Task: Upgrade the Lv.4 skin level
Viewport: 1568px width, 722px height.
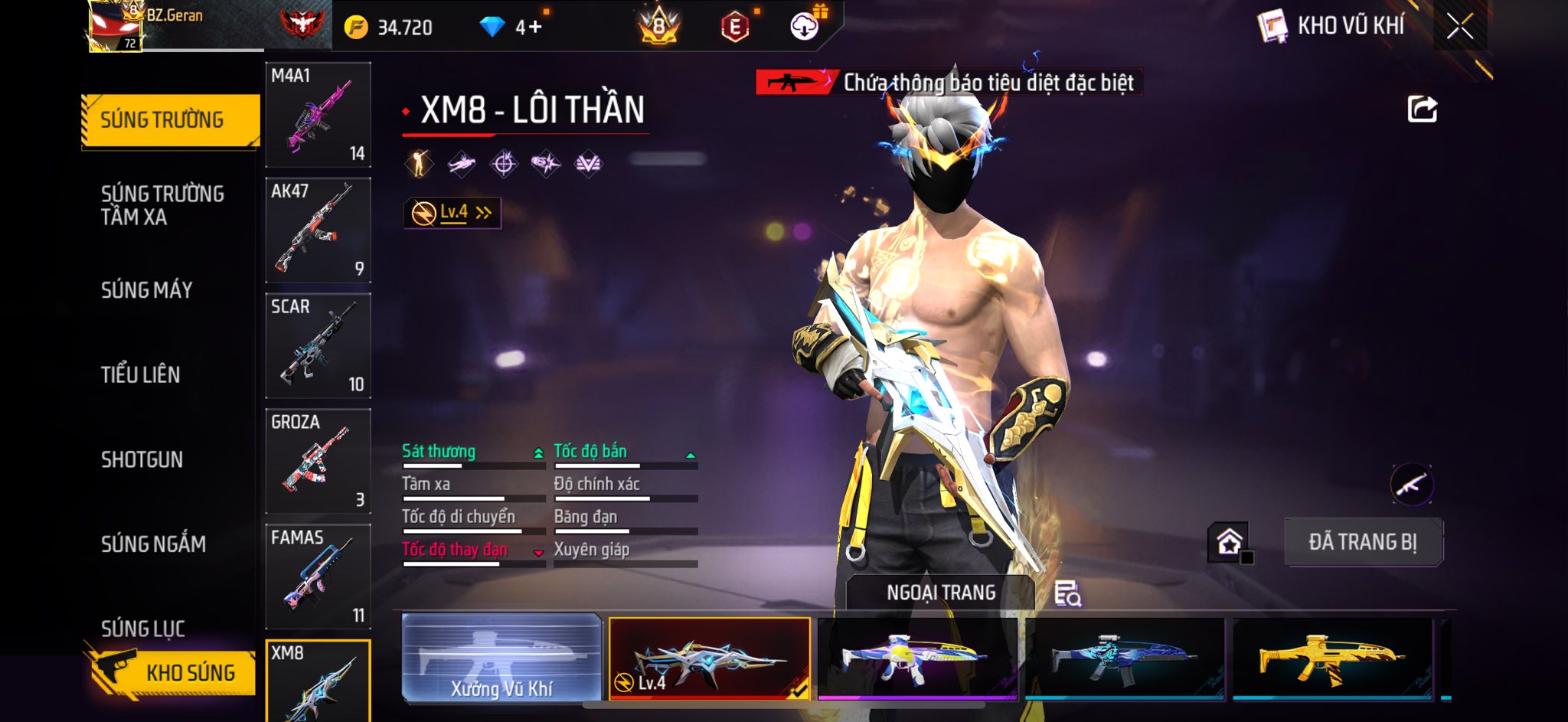Action: 452,213
